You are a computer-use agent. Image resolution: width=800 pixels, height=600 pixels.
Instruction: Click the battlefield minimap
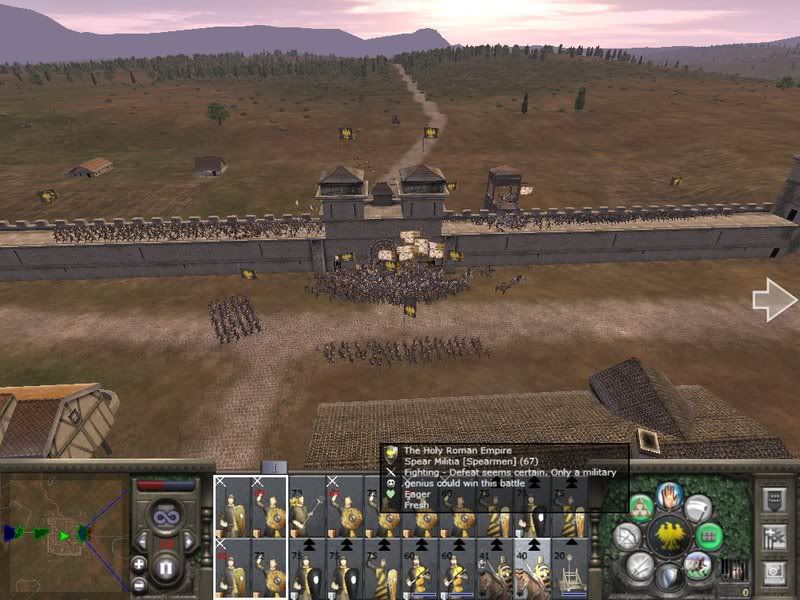[x=62, y=533]
